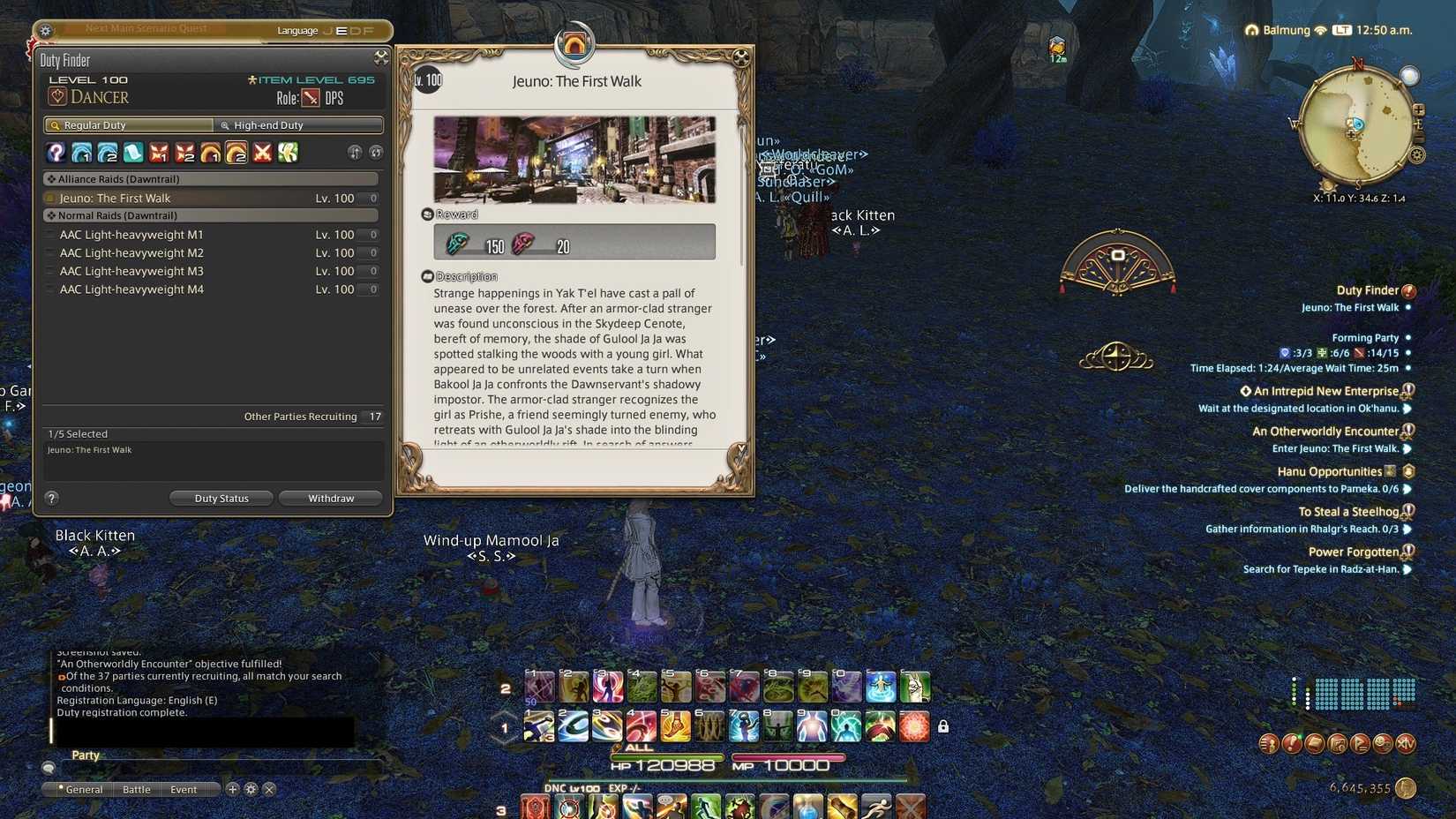Open the Battle chat tab
Screen dimensions: 1456x819
click(136, 789)
